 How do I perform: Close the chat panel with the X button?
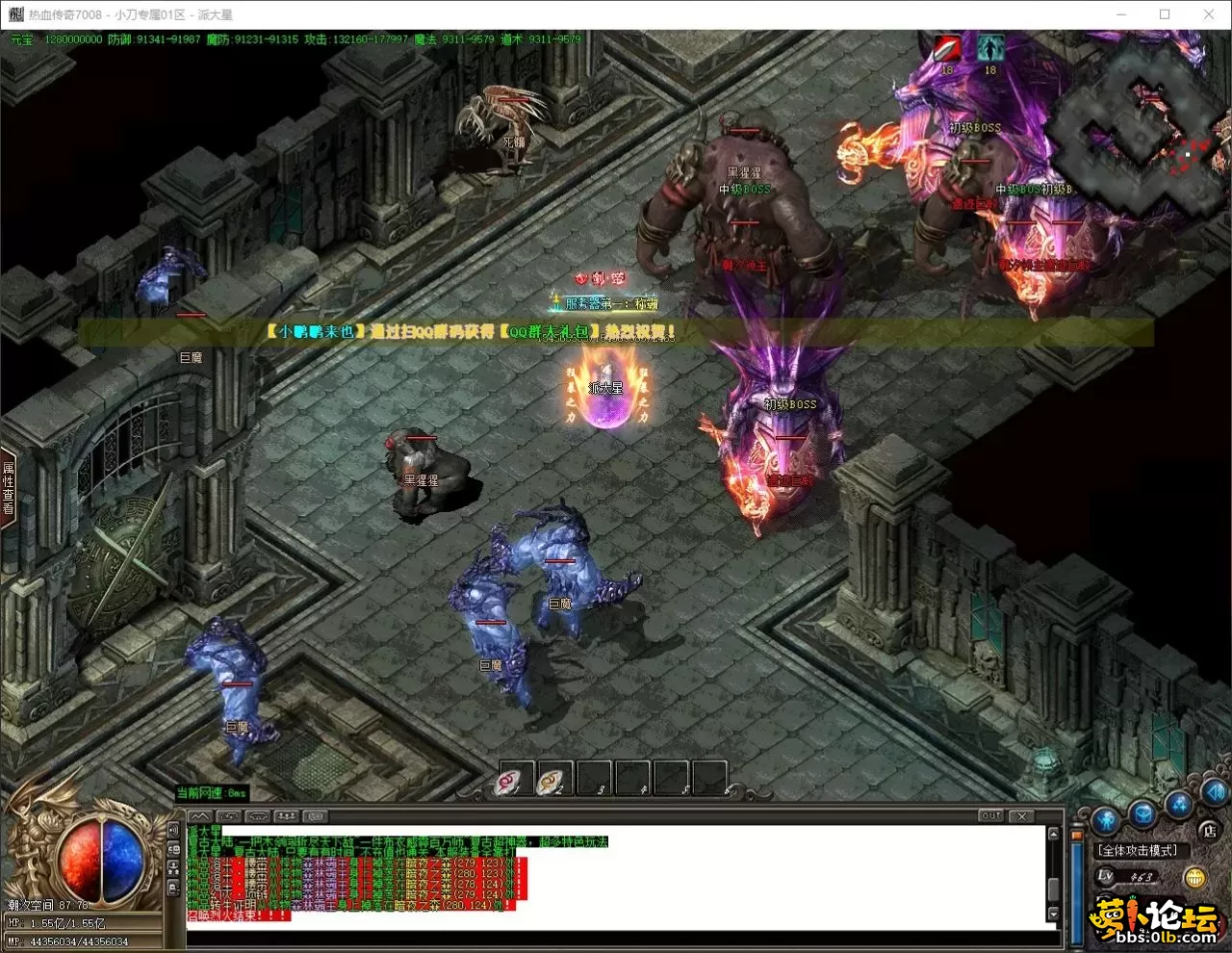coord(1022,815)
